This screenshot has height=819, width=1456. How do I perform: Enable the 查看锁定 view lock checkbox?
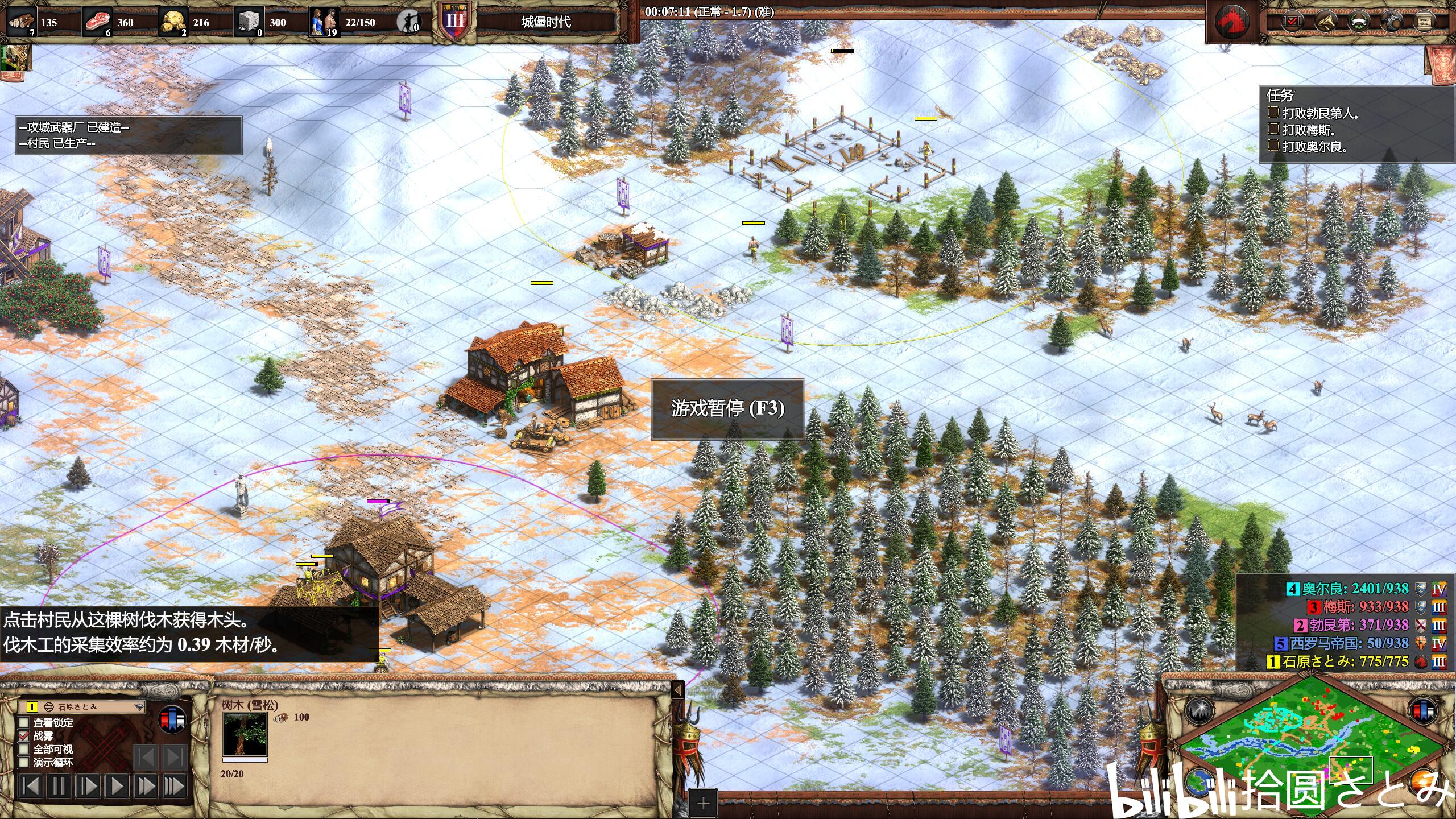tap(24, 722)
